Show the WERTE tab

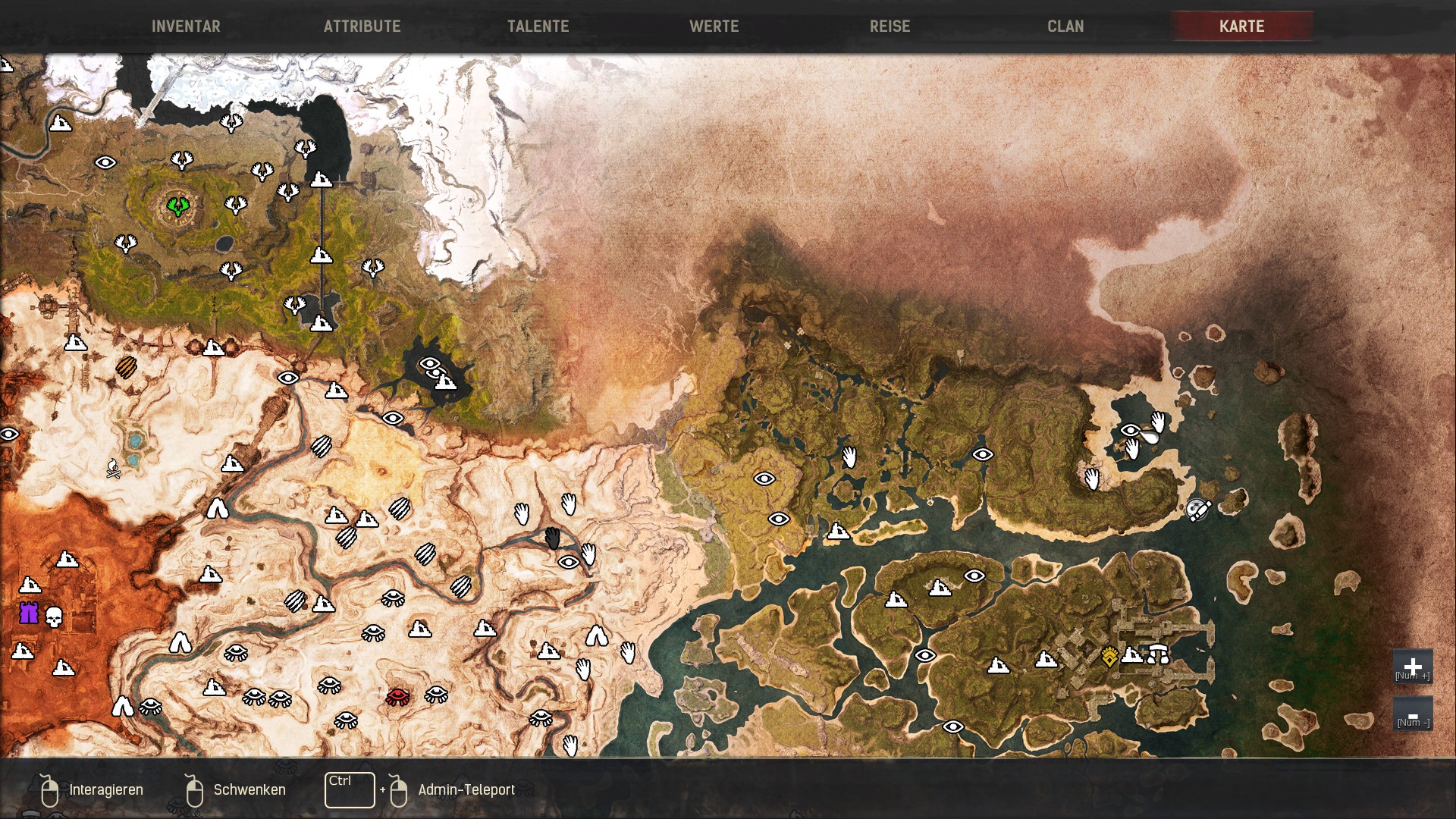pos(714,27)
